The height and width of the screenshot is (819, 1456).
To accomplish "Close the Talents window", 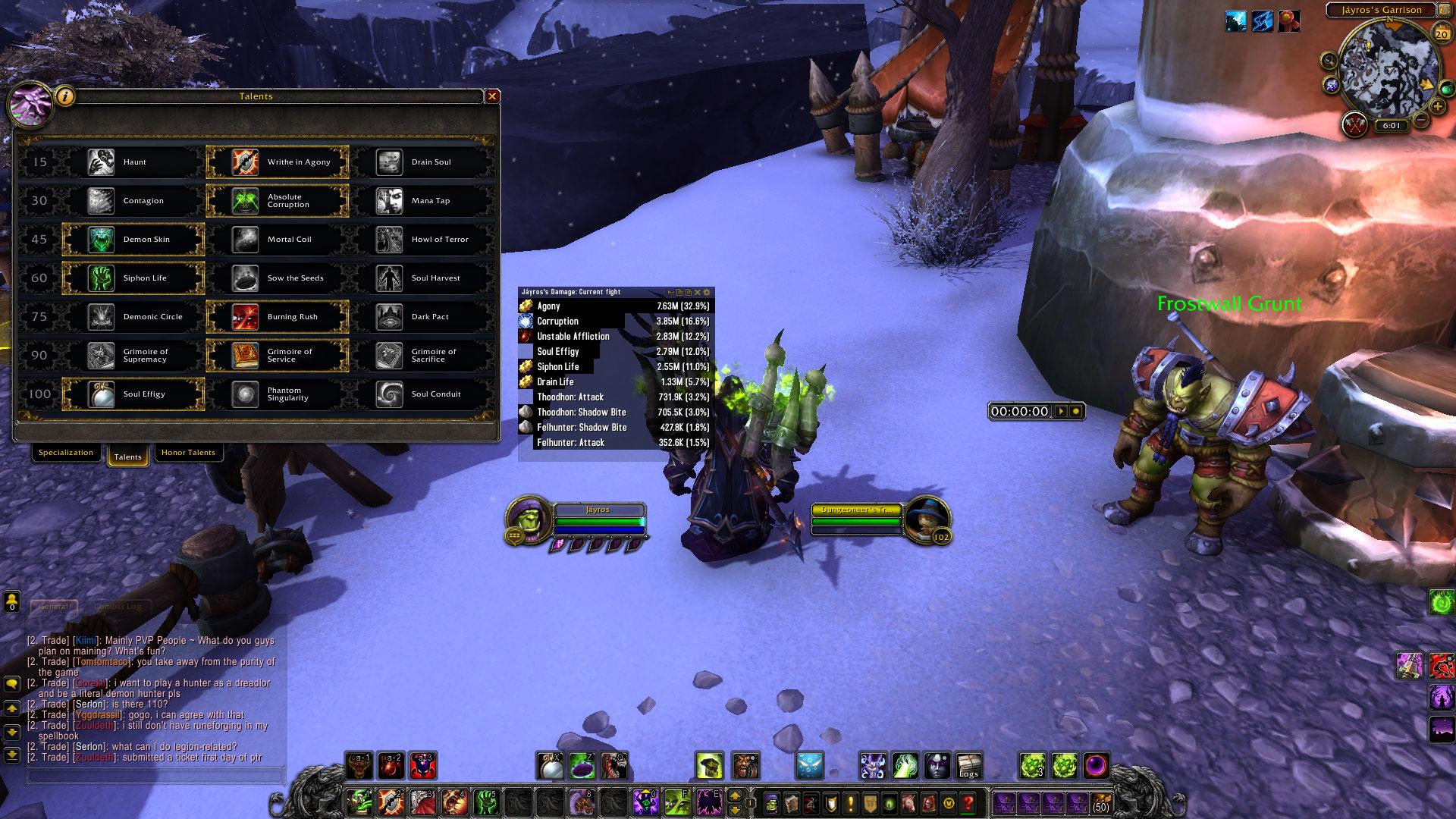I will click(492, 96).
